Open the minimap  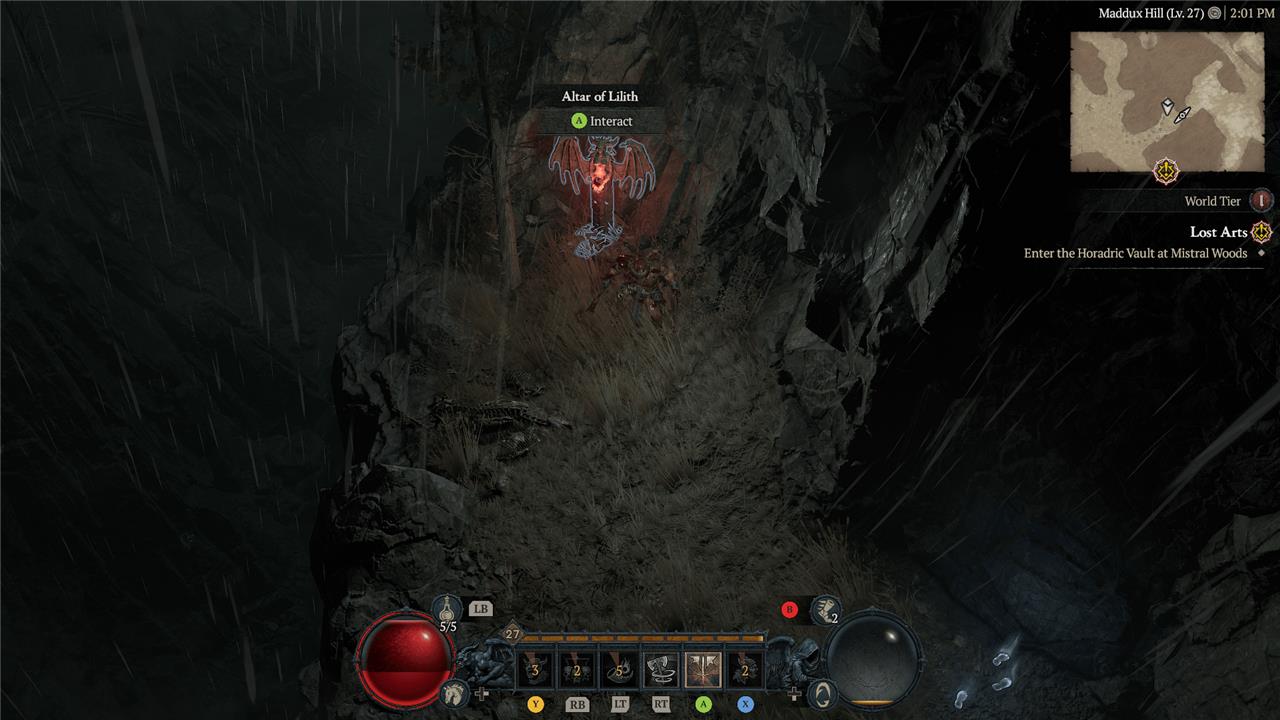pos(1166,102)
